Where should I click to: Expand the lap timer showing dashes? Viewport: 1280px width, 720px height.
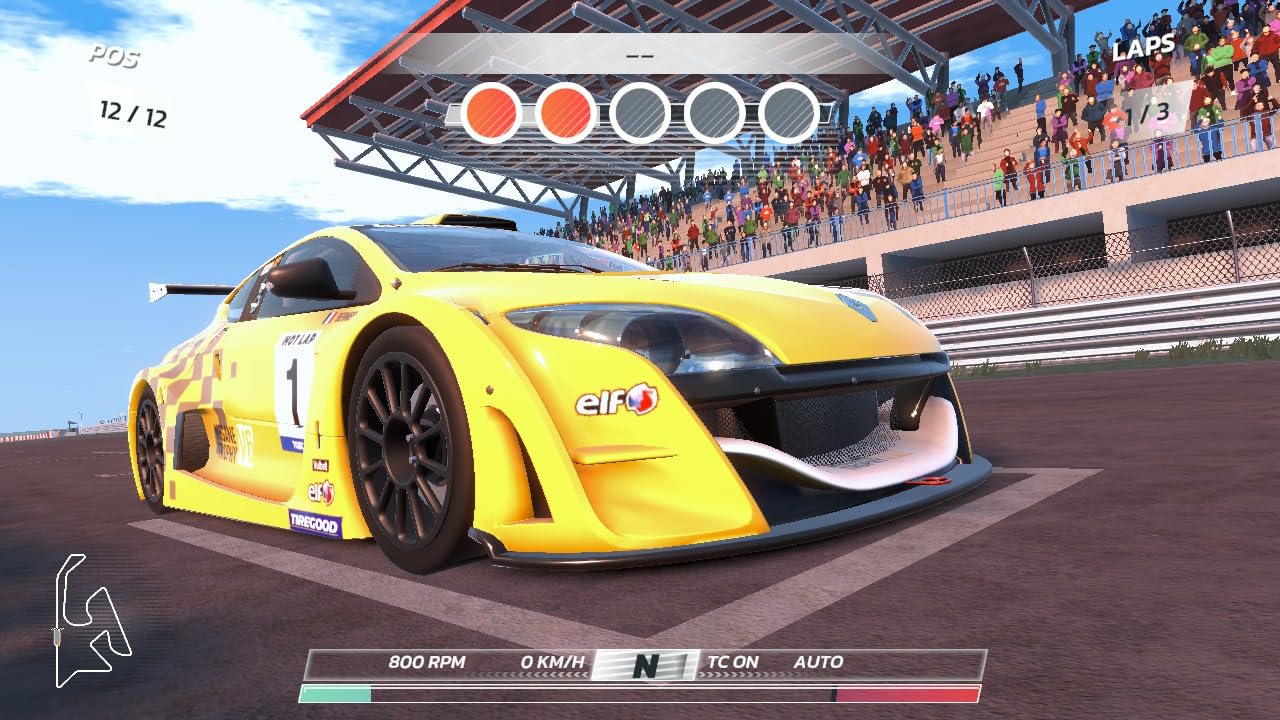click(641, 56)
